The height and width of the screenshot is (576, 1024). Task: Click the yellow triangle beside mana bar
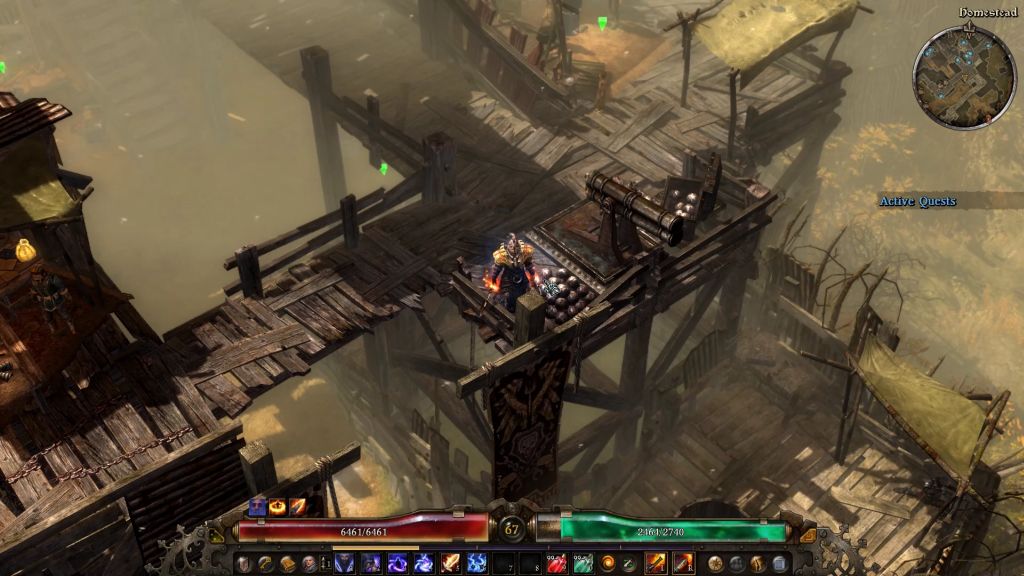(809, 535)
